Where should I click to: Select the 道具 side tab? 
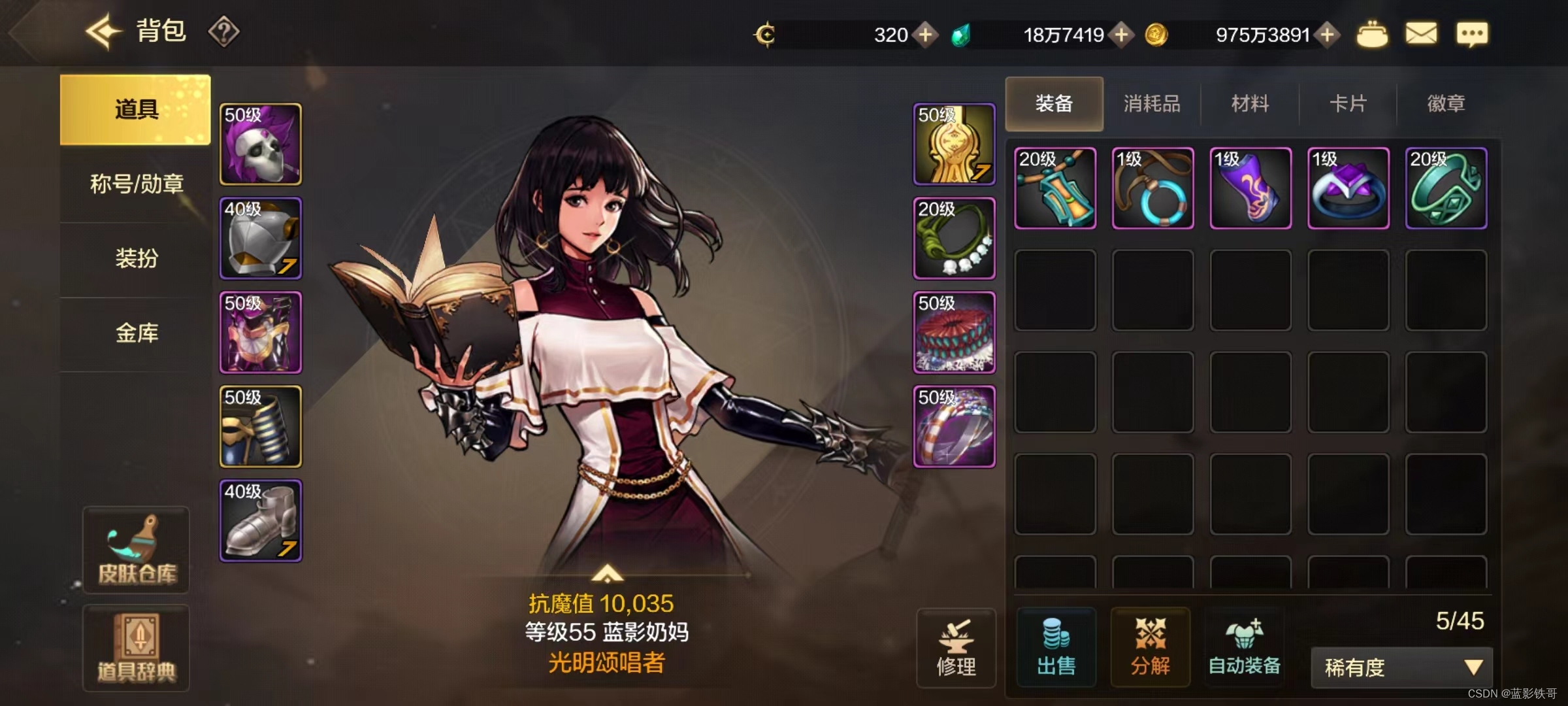[x=135, y=109]
